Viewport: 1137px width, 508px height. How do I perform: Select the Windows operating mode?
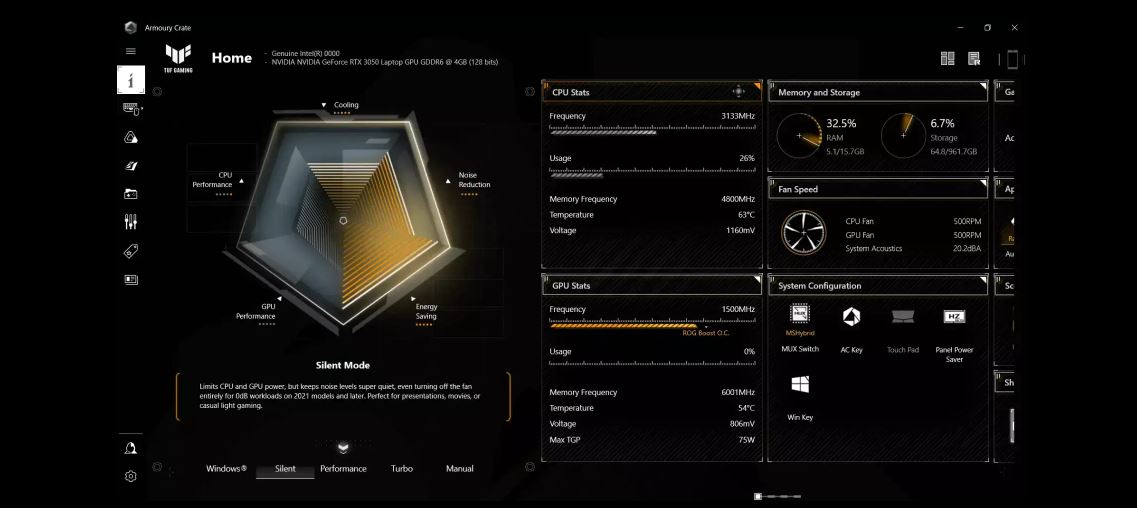pyautogui.click(x=226, y=469)
